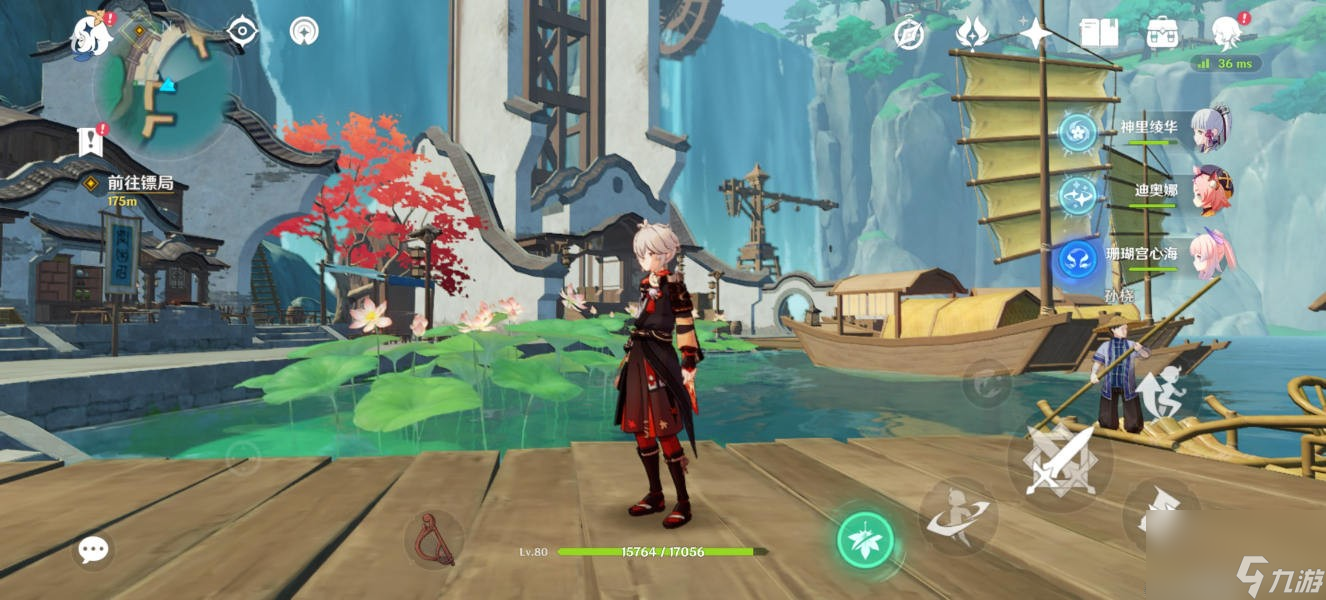Open the four-pointed star events icon

(x=1035, y=34)
